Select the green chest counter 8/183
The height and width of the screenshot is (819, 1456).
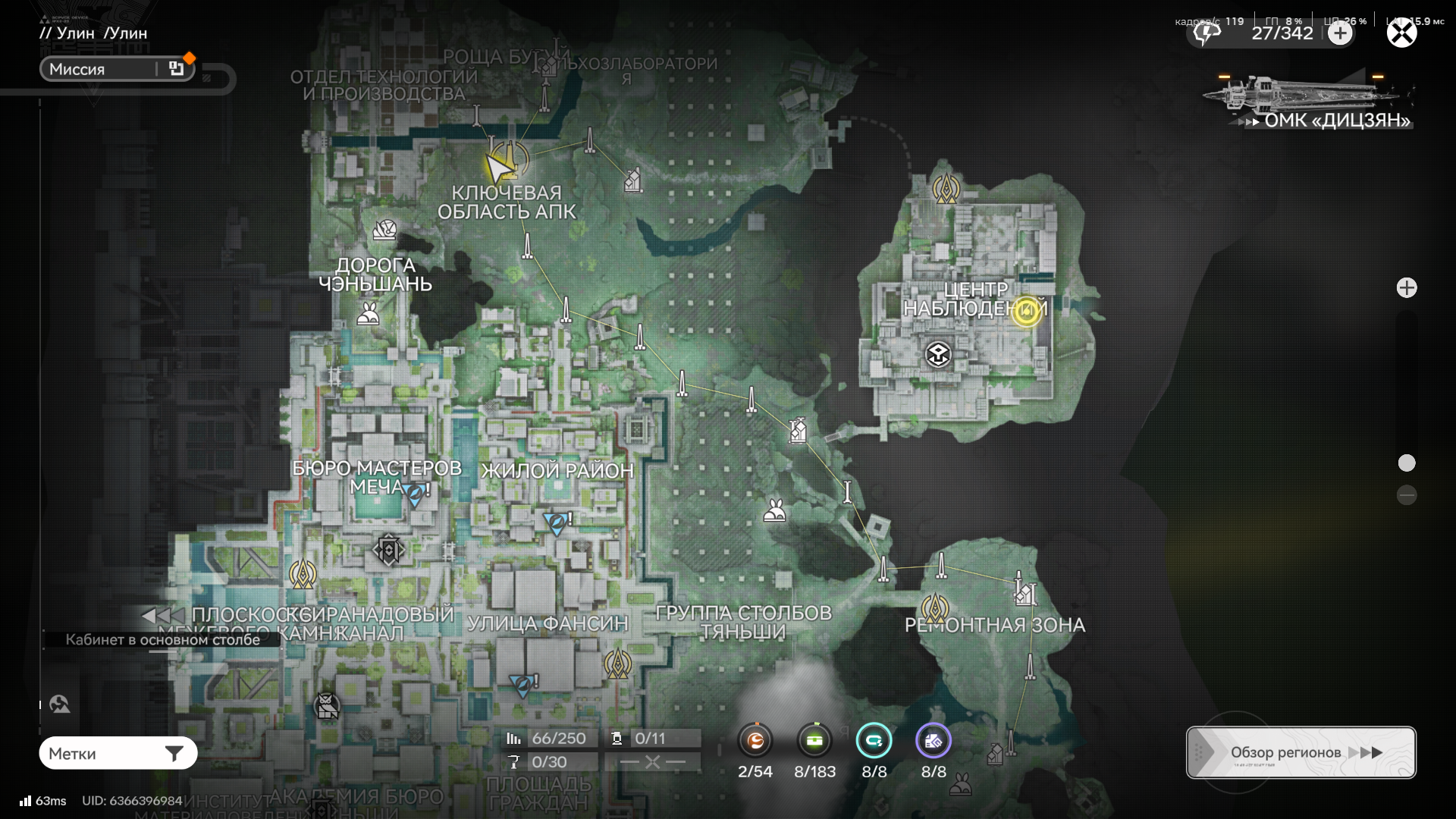pyautogui.click(x=814, y=742)
